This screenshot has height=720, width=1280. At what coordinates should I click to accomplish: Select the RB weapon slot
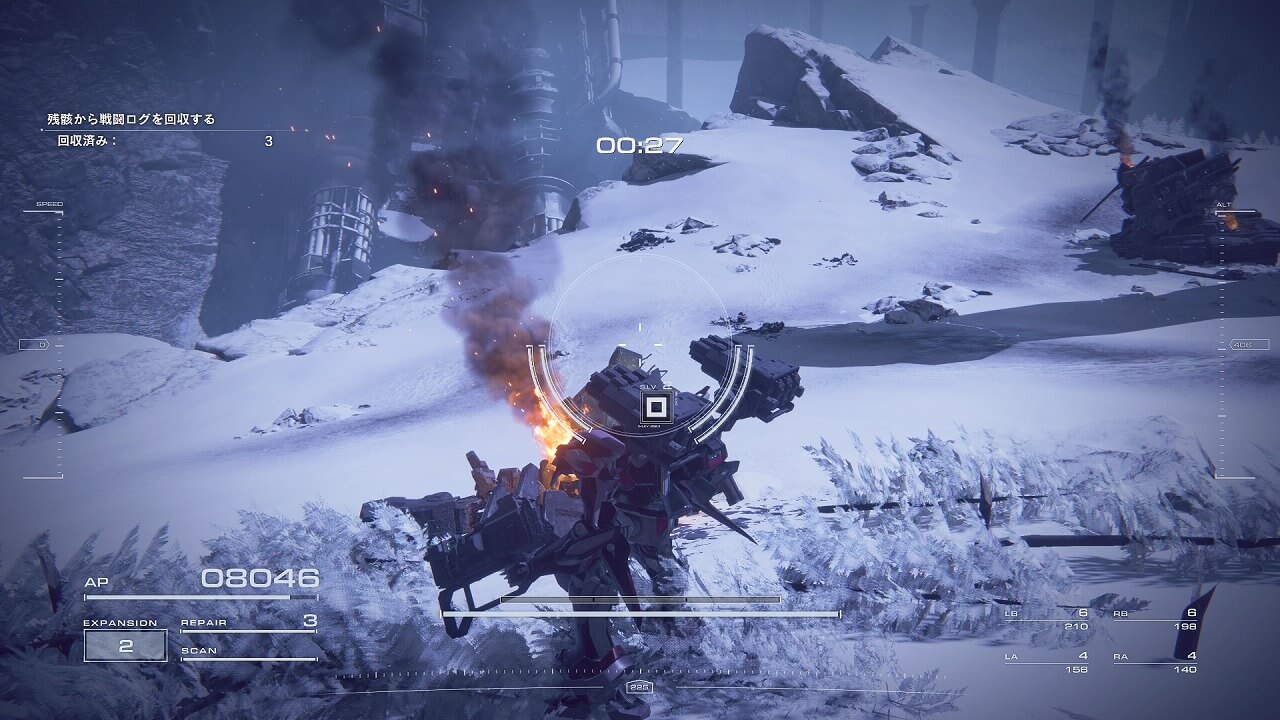pos(1155,620)
